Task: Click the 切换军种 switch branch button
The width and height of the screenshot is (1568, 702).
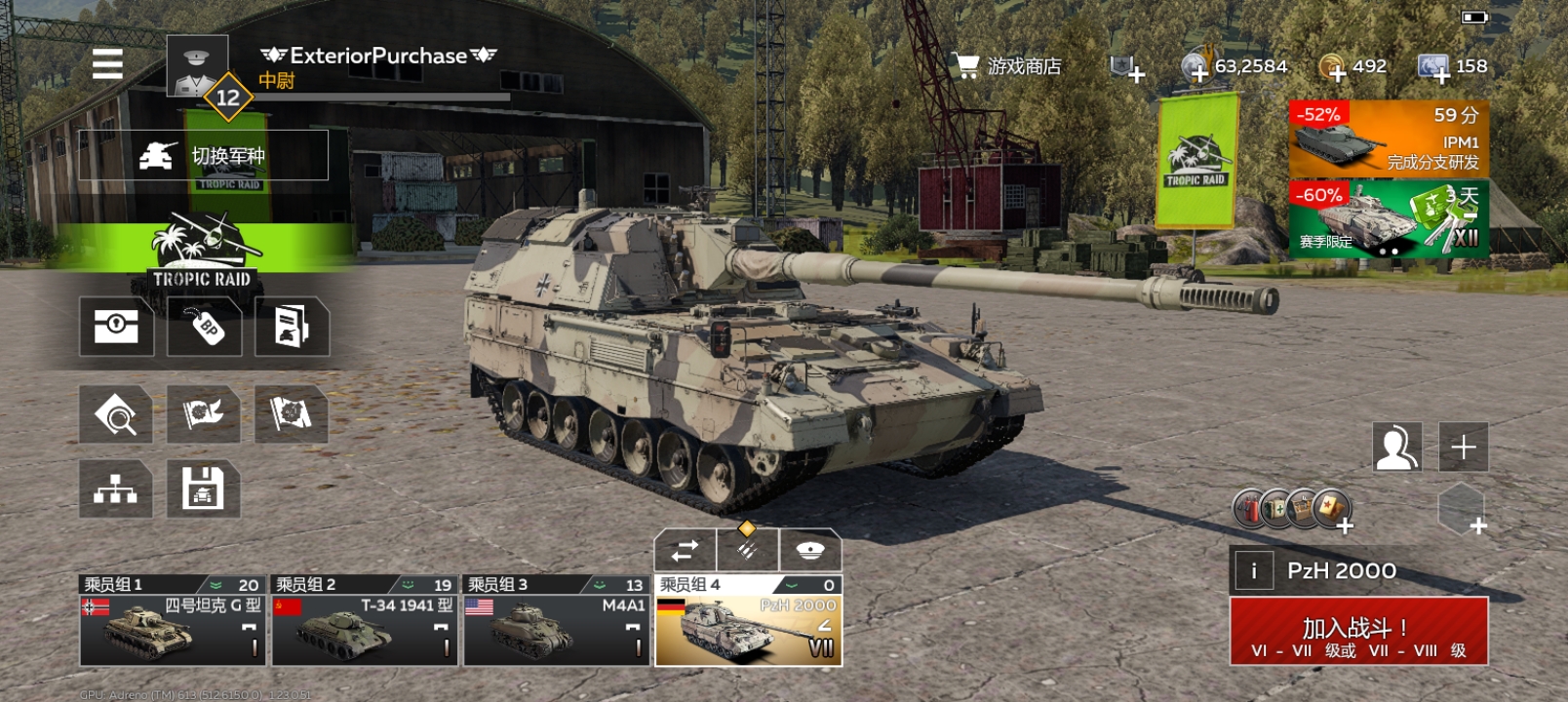Action: (204, 156)
